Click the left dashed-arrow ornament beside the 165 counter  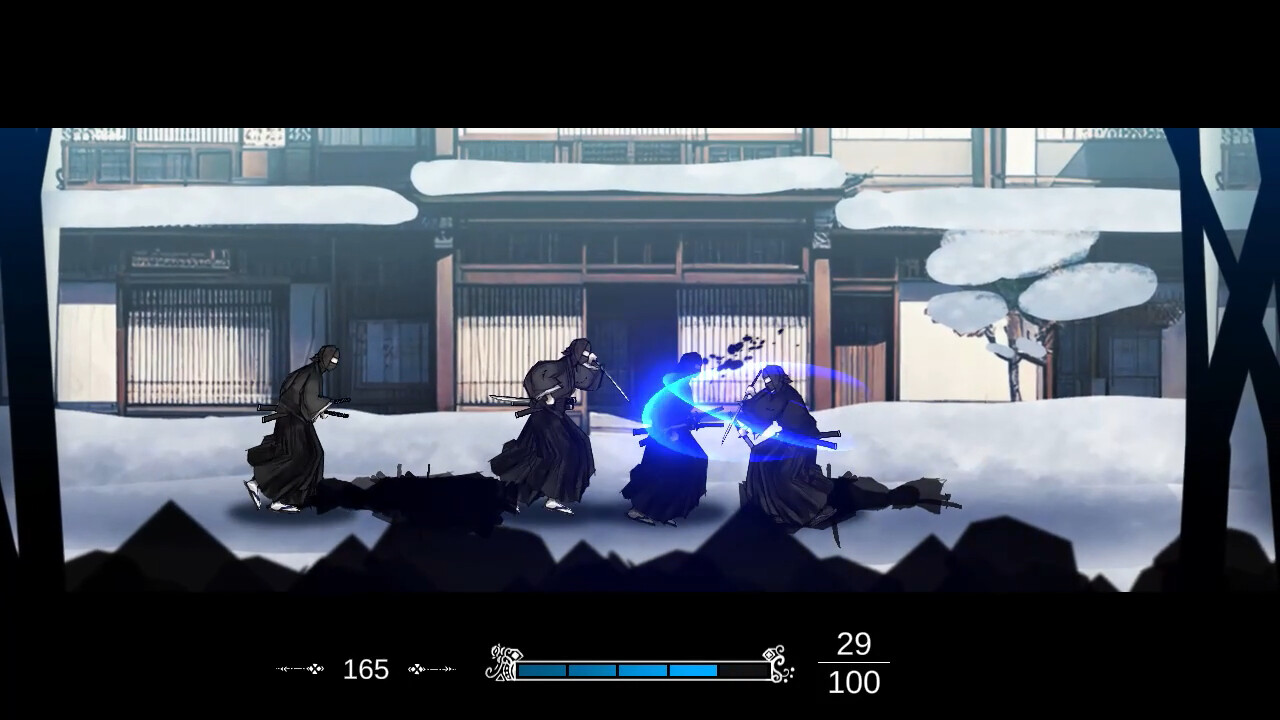[x=300, y=670]
